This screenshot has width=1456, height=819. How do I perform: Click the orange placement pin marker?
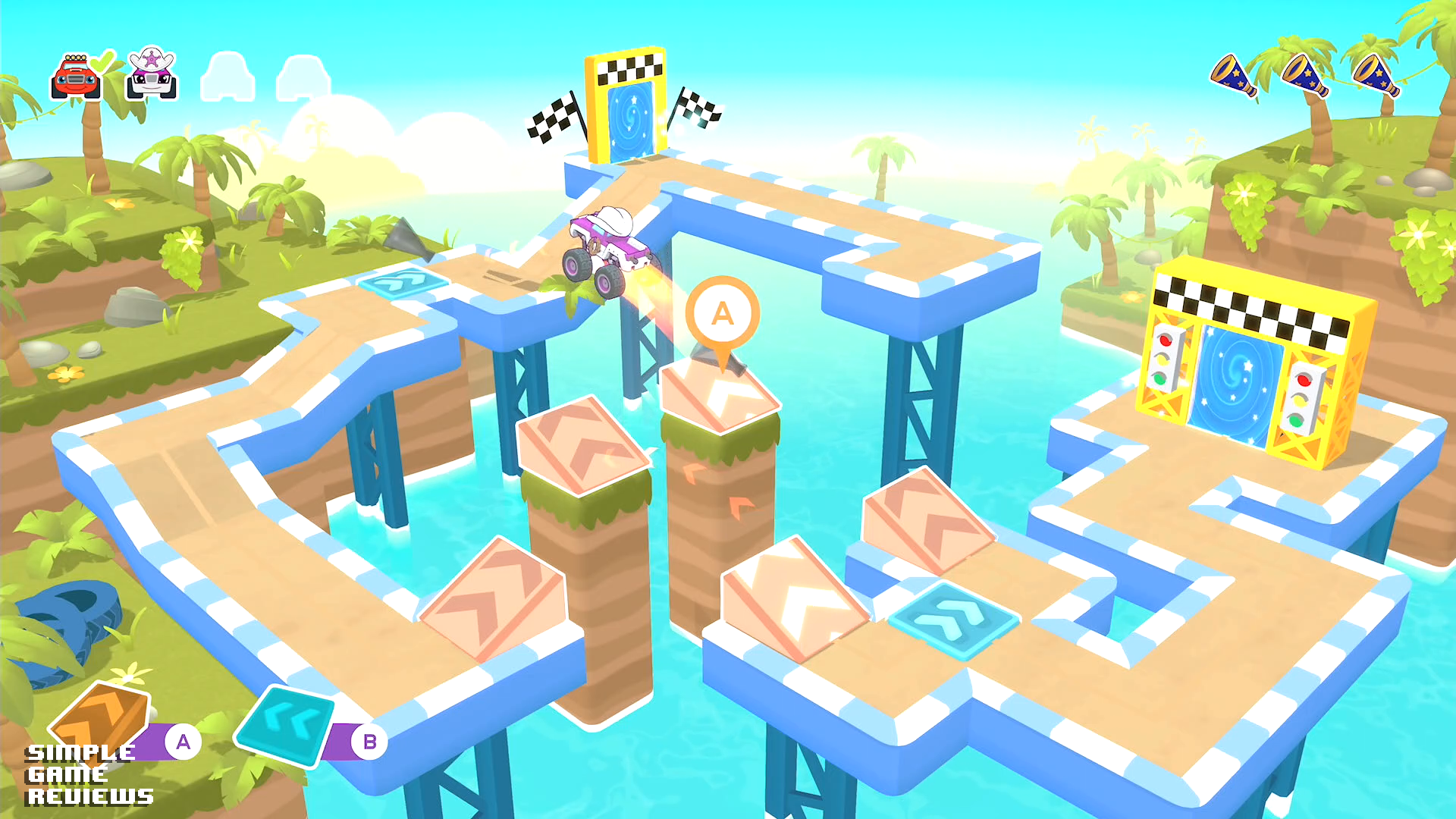tap(722, 315)
